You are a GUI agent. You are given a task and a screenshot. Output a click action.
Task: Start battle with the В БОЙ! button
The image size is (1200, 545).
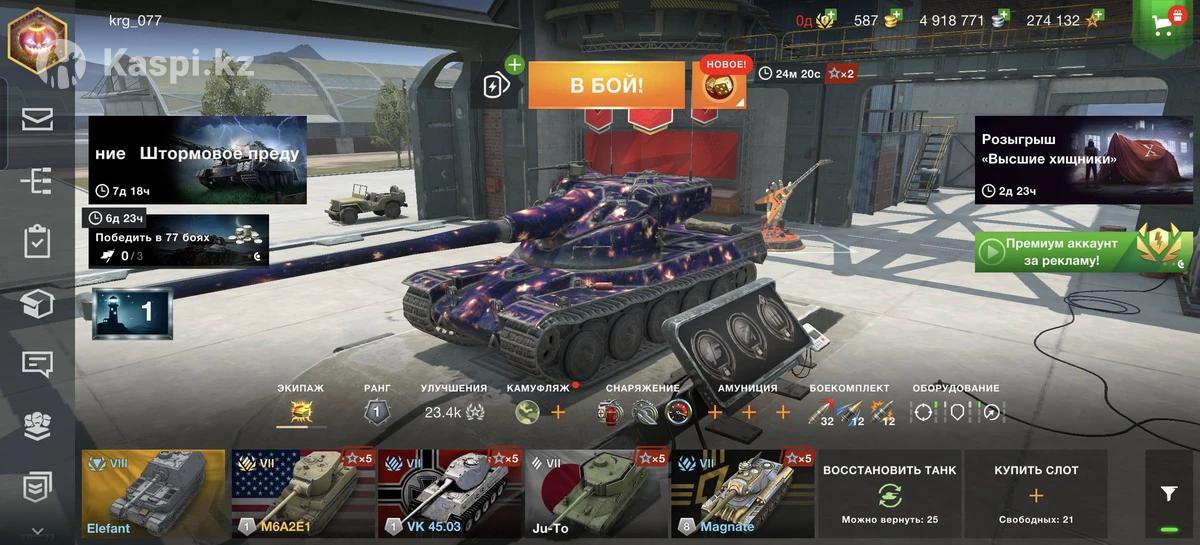tap(606, 85)
